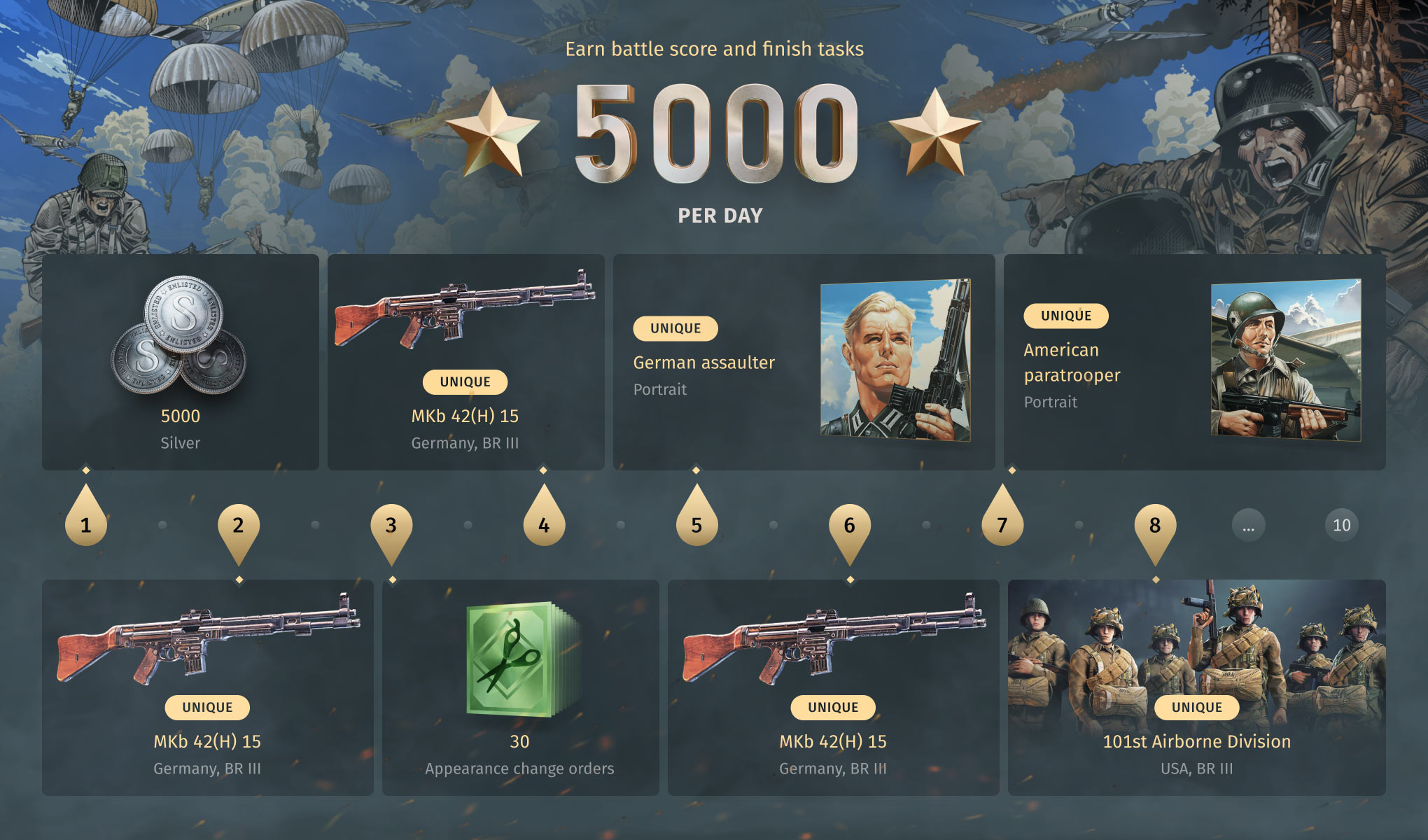Screen dimensions: 1428x840
Task: Open the German assaulter portrait reward
Action: point(804,362)
